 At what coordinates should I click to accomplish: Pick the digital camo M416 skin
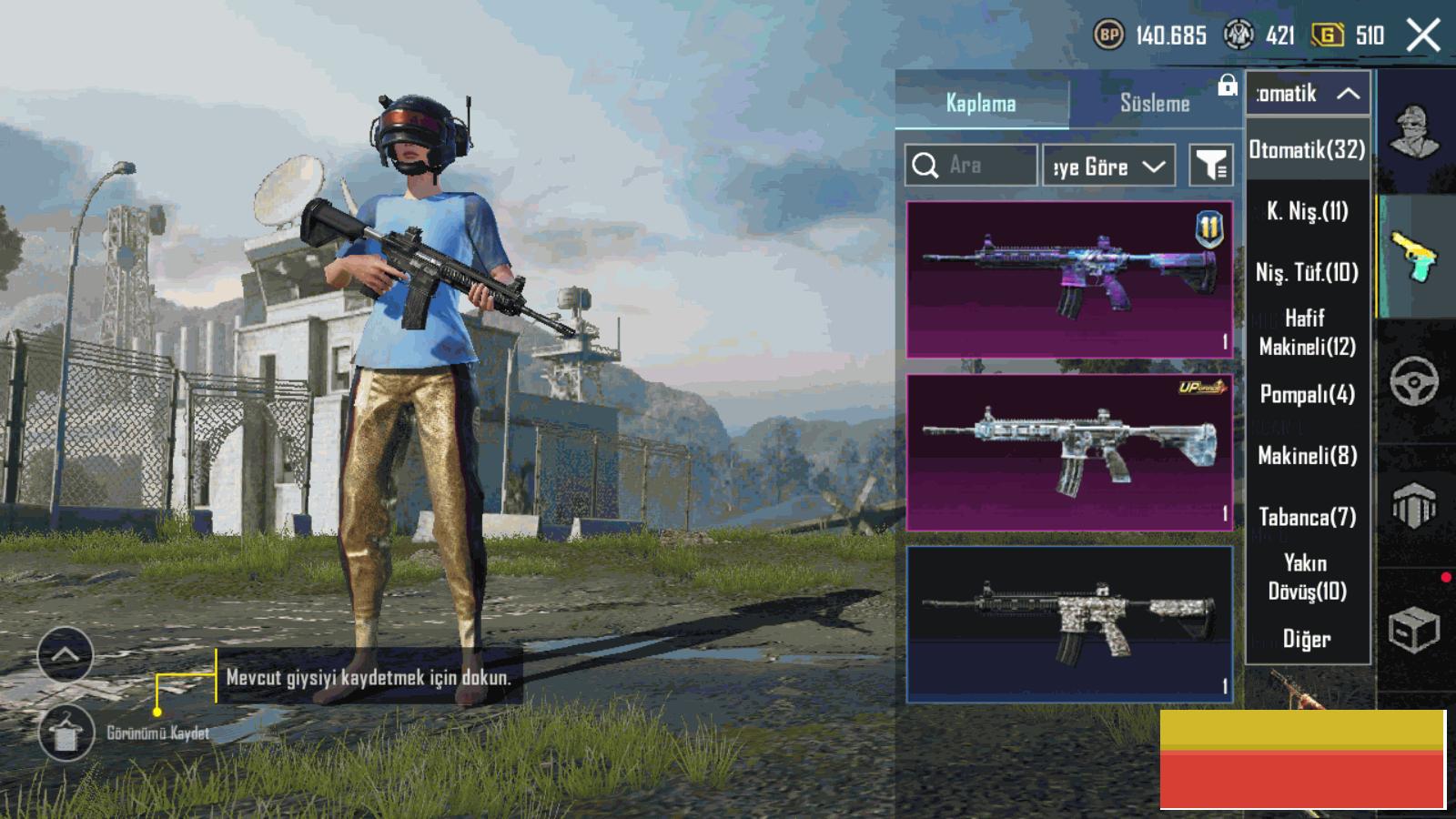click(1069, 624)
